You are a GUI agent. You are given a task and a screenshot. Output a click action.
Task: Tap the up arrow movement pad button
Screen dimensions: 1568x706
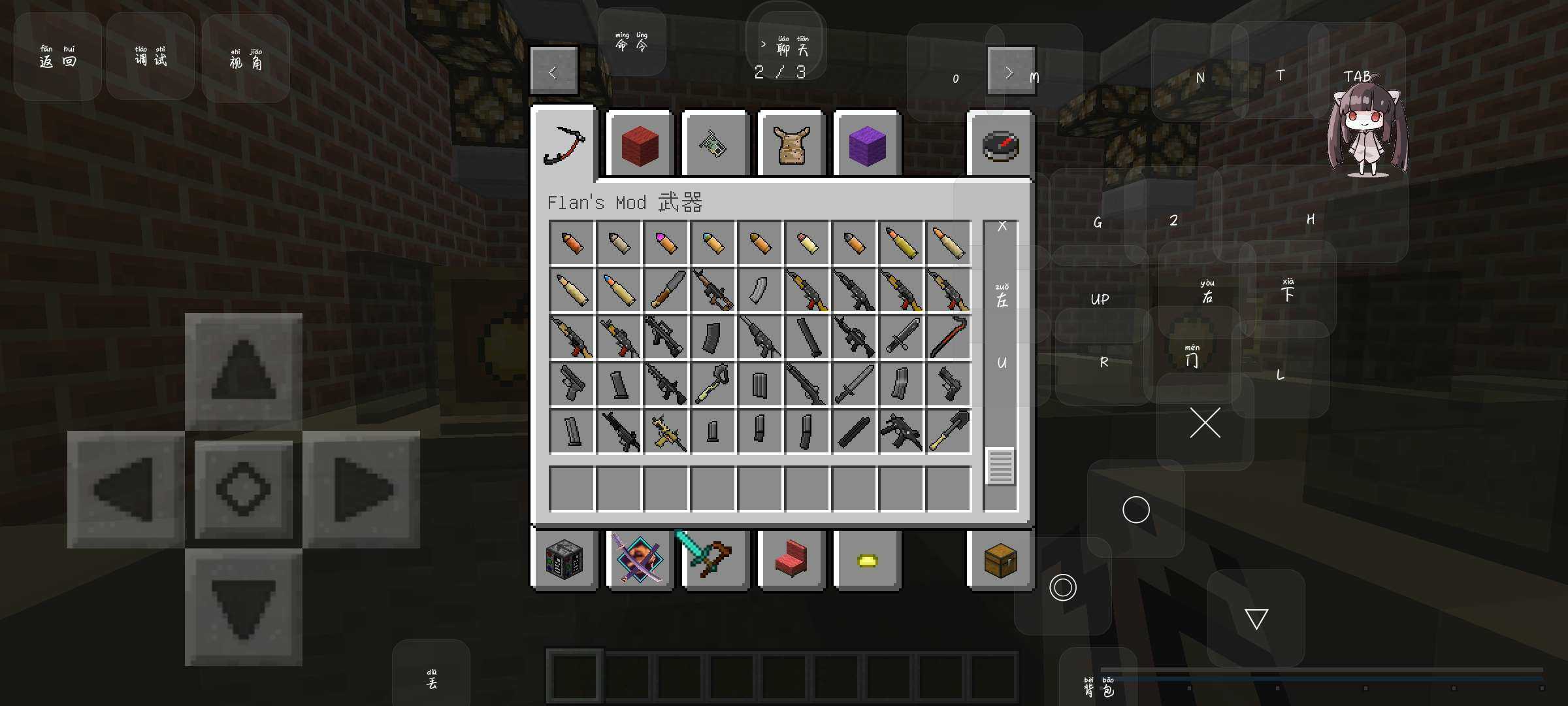[x=243, y=371]
